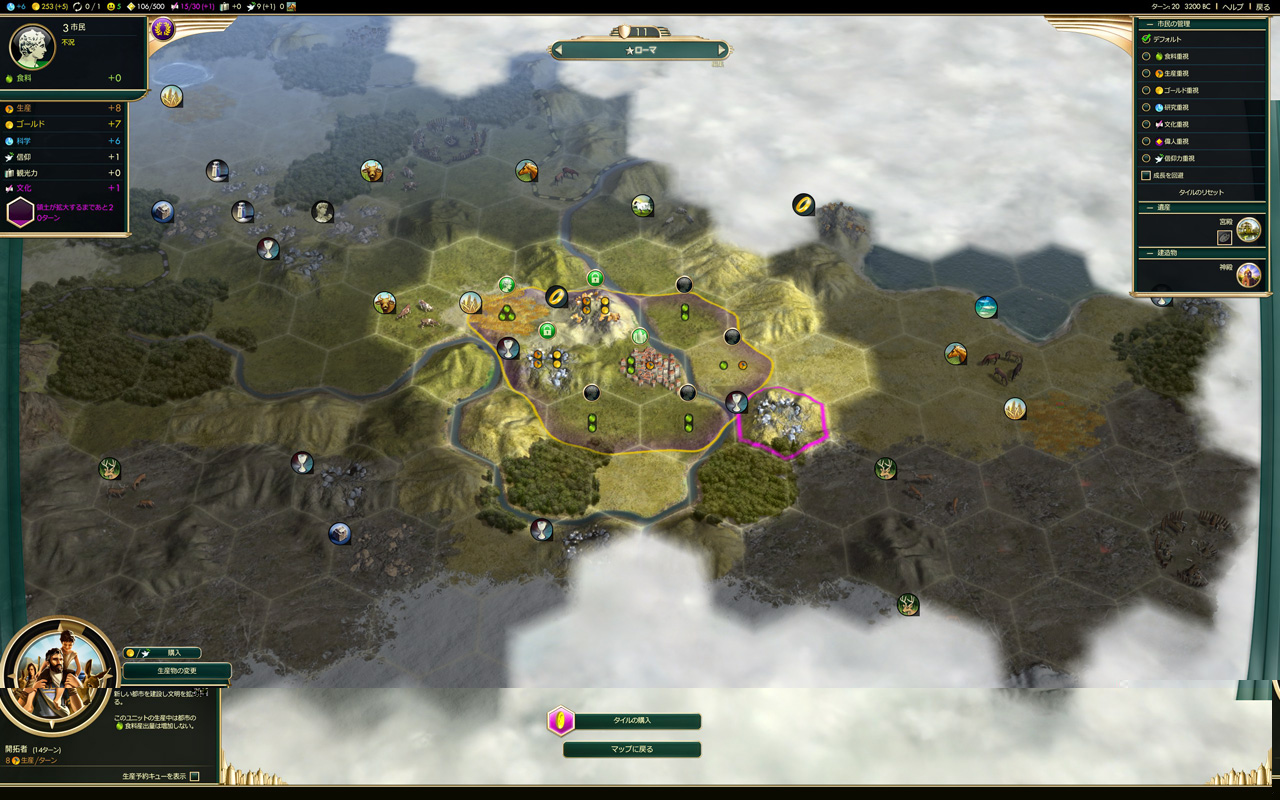The width and height of the screenshot is (1280, 800).
Task: Select 食料重視 food focus
Action: 1147,56
